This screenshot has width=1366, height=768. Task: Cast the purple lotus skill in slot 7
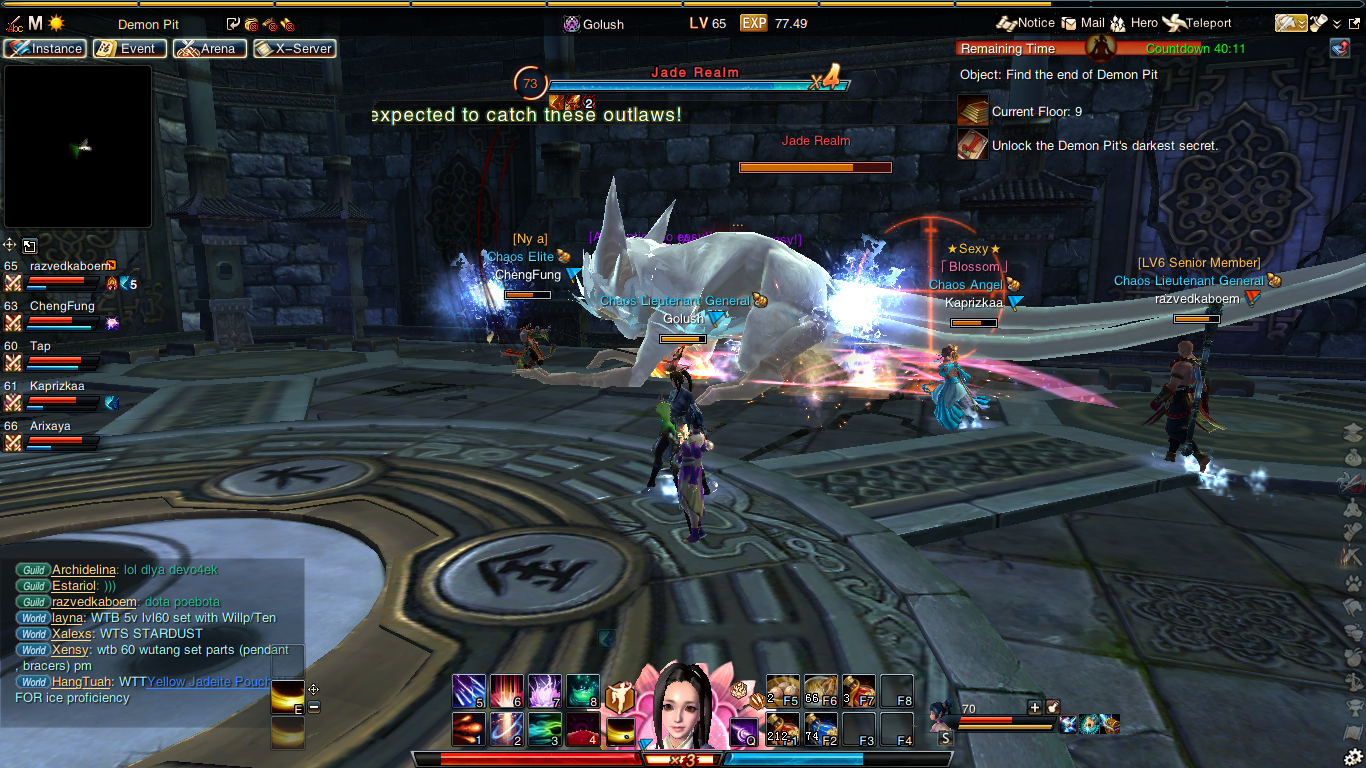545,691
